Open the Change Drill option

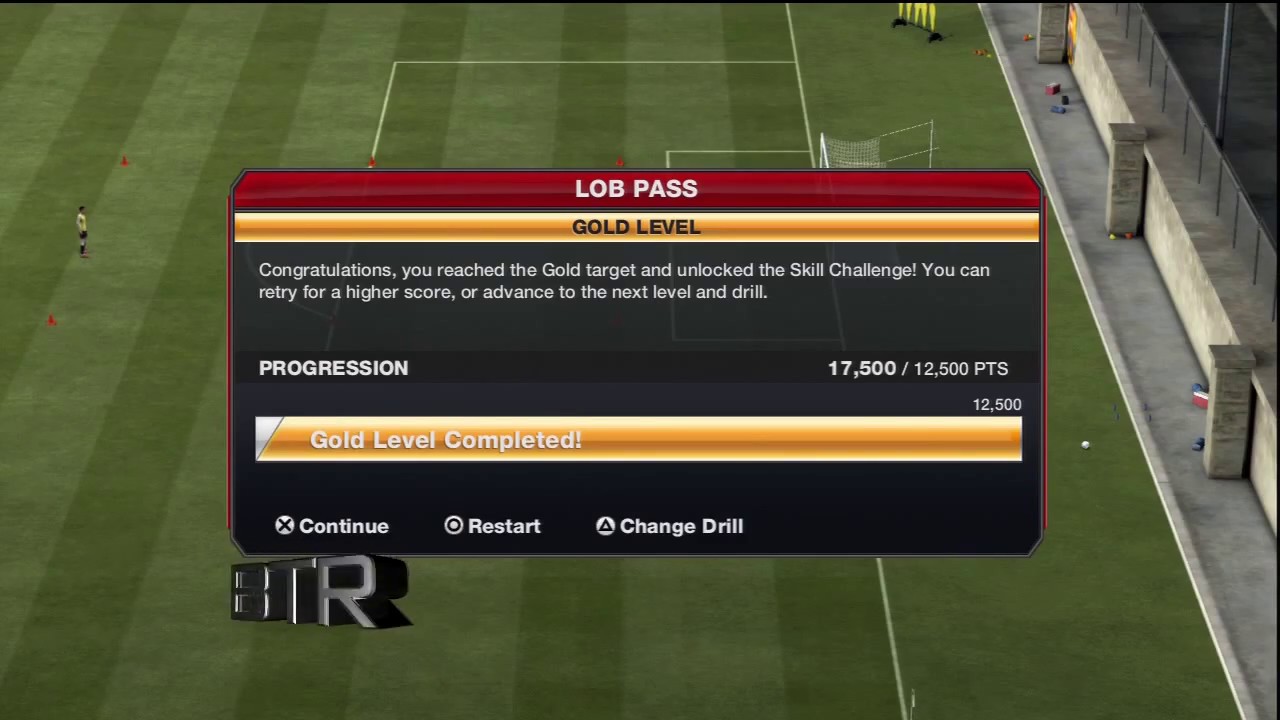point(670,526)
